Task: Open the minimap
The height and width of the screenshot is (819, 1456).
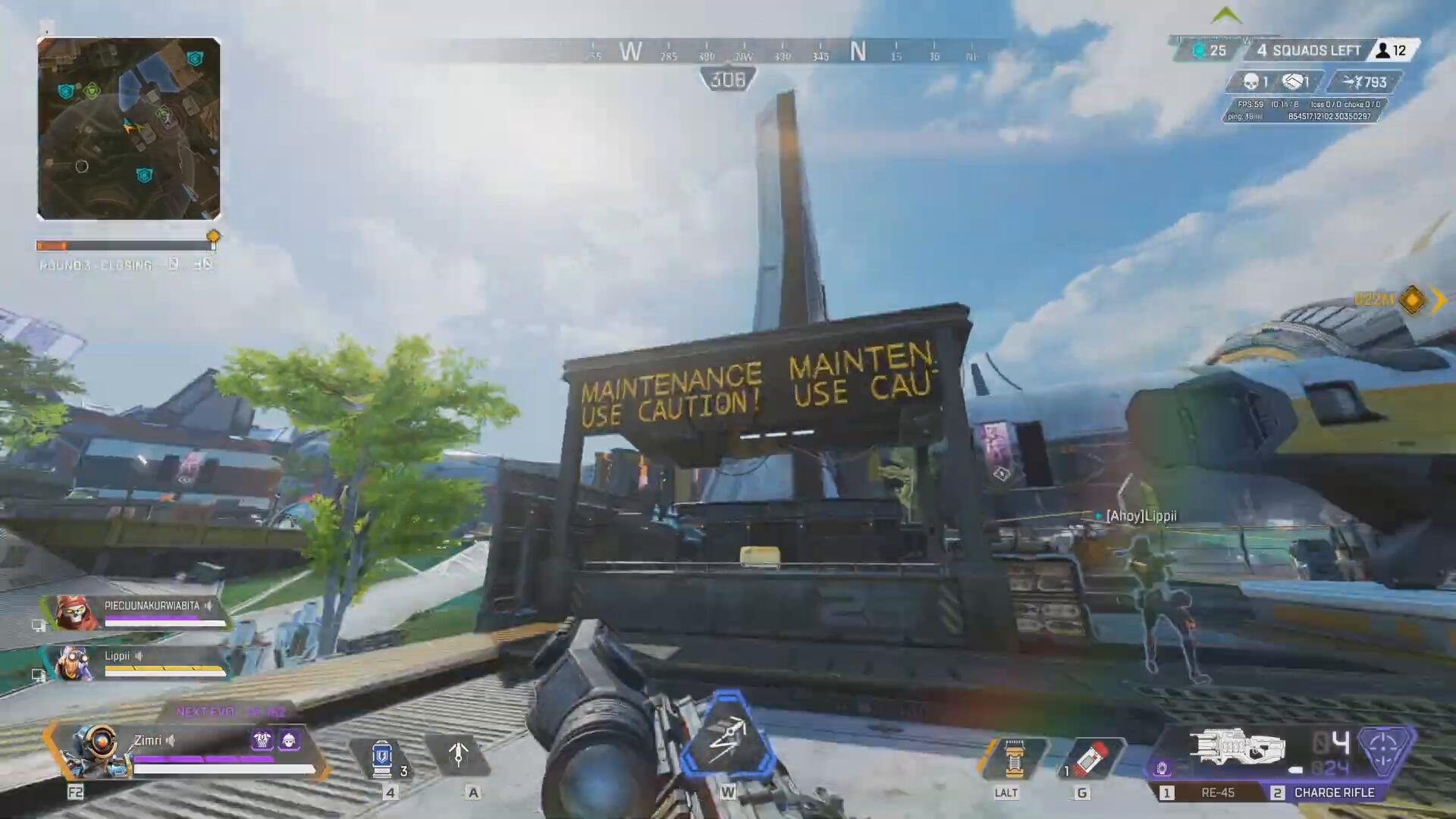Action: tap(129, 129)
